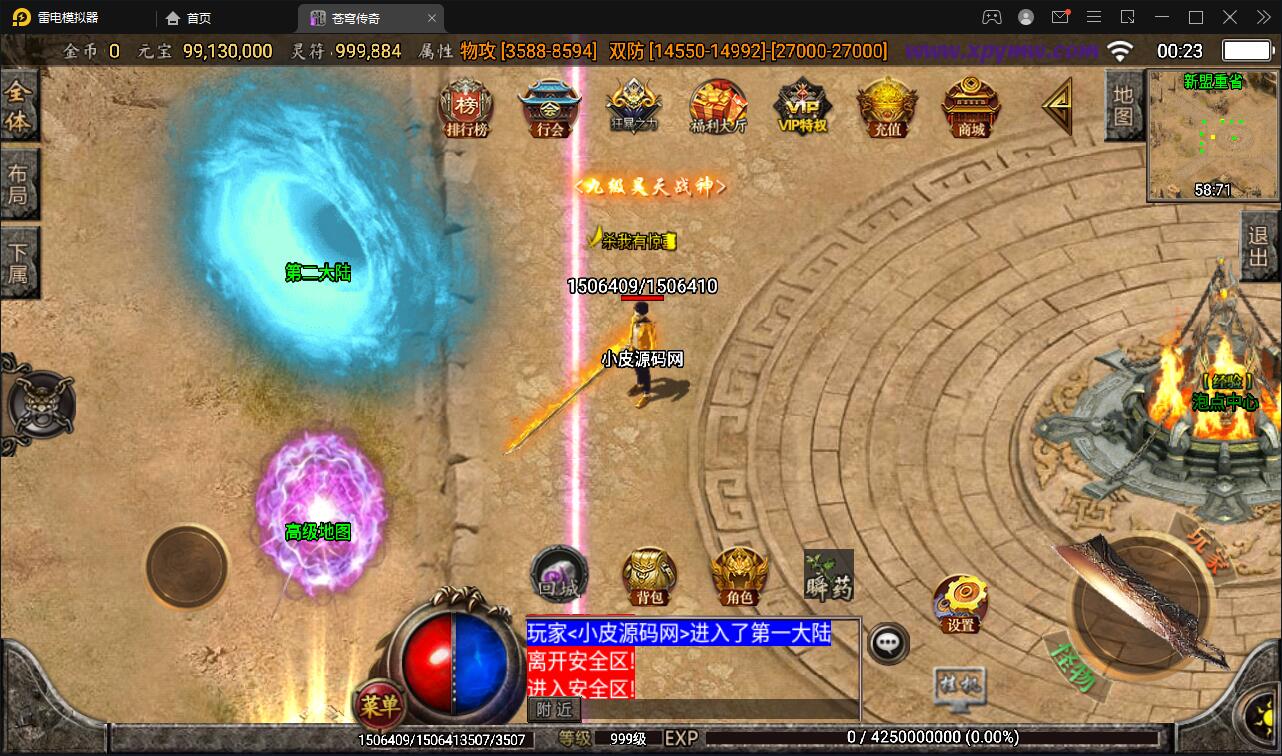Open the 行会 guild menu
This screenshot has width=1282, height=756.
click(x=549, y=108)
